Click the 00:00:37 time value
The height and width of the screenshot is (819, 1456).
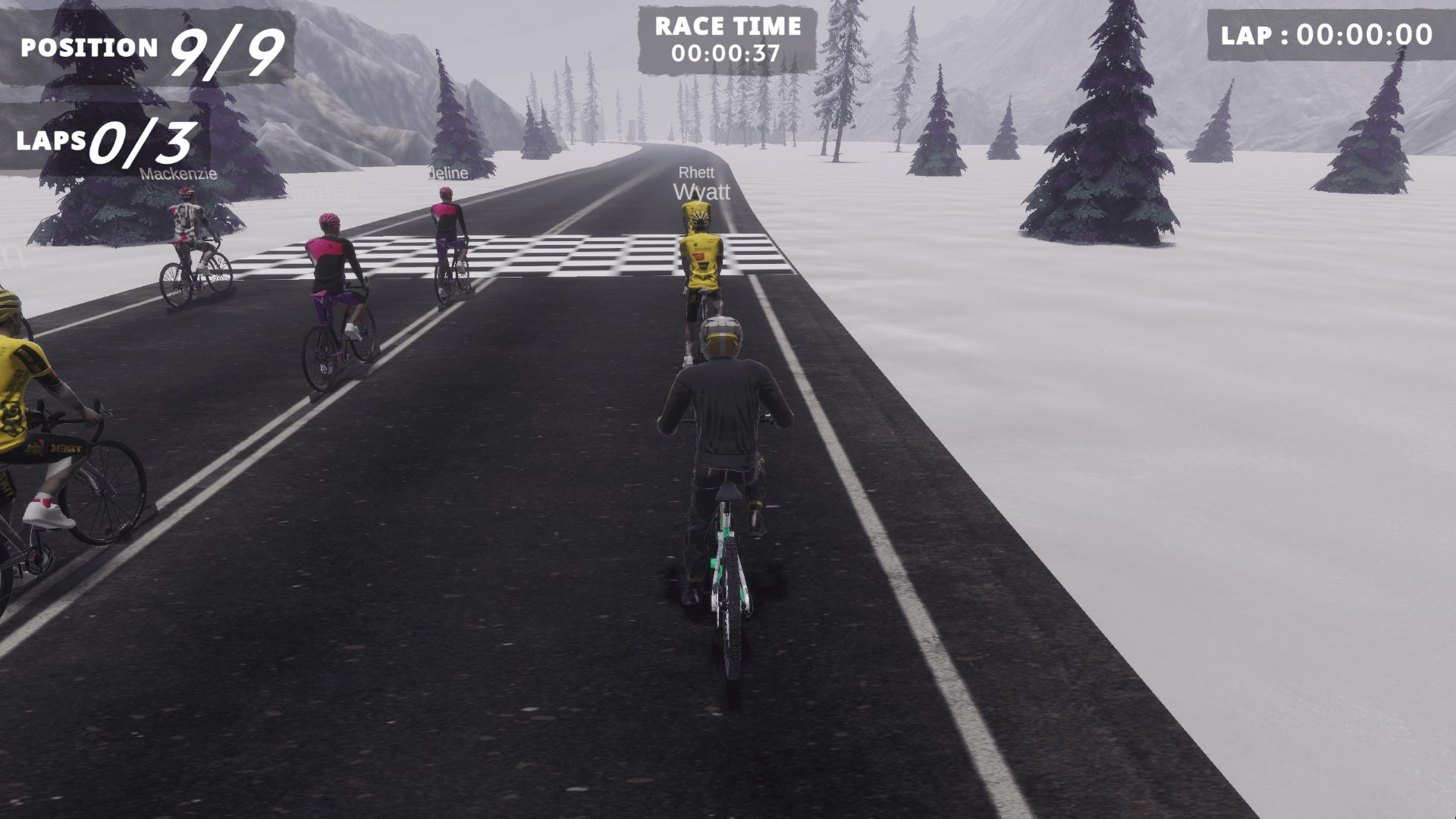[x=724, y=53]
